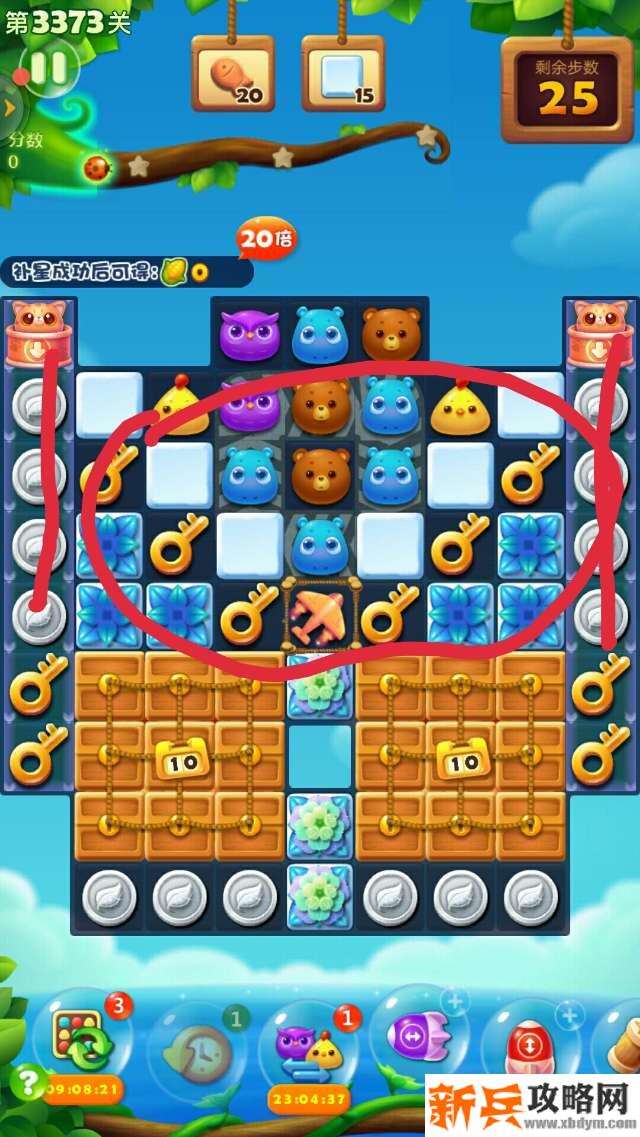Screen dimensions: 640x1137
Task: Use the board shuffle refresh booster
Action: [x=82, y=1042]
